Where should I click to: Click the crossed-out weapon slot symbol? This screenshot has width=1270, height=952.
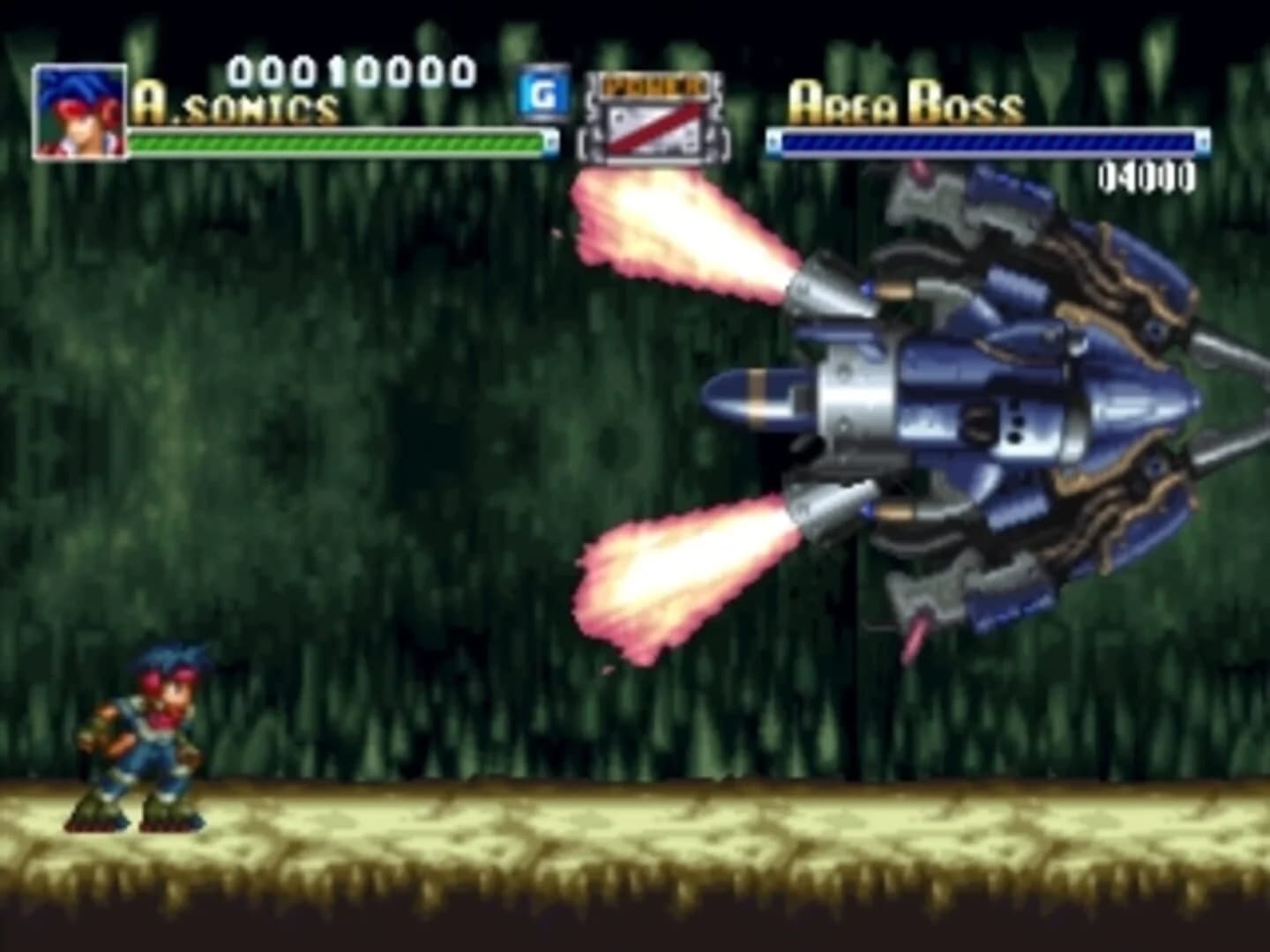(653, 132)
